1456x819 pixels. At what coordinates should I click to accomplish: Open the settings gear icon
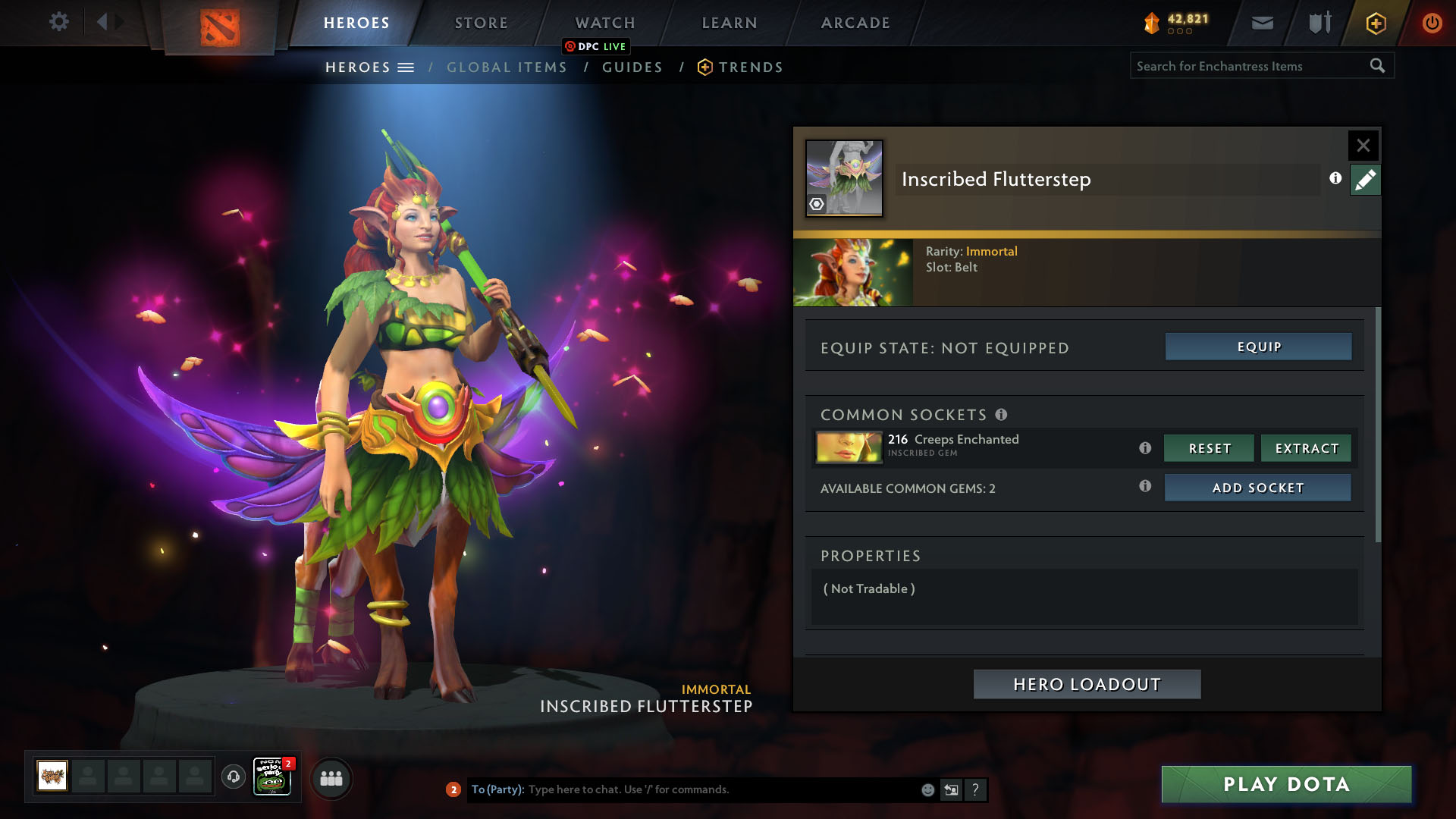[x=58, y=22]
